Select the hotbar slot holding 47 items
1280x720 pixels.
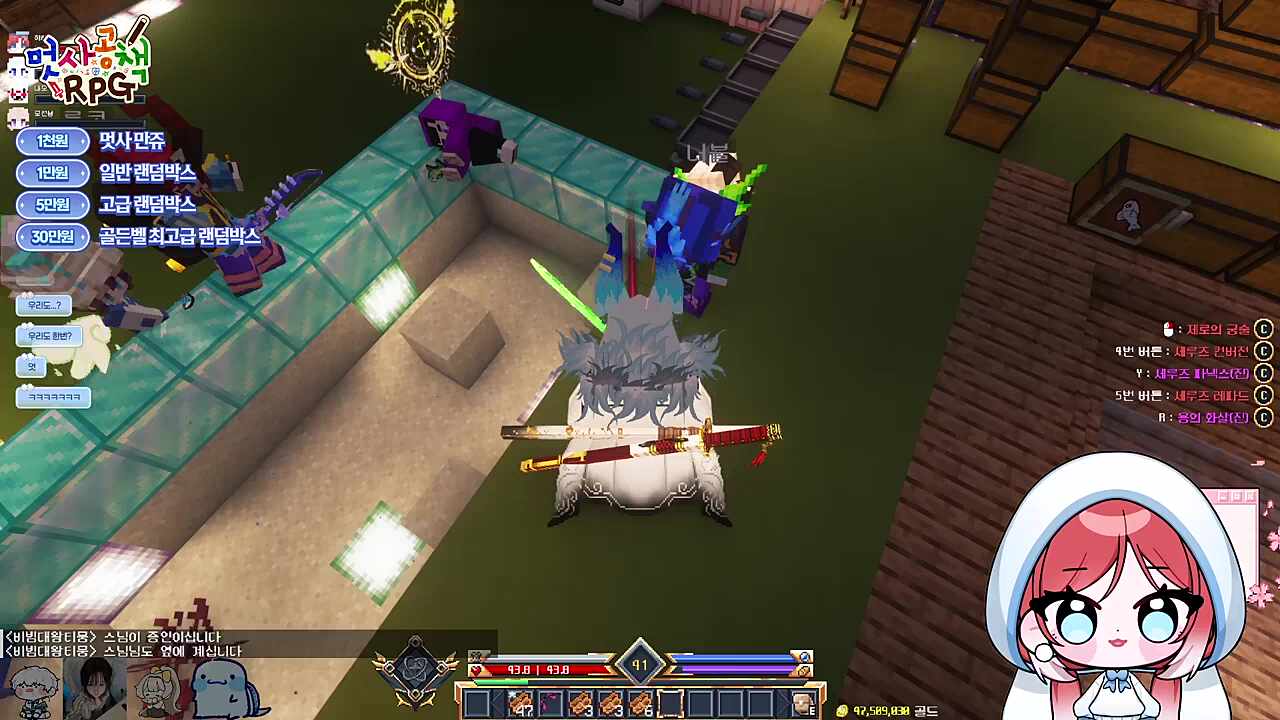point(520,704)
